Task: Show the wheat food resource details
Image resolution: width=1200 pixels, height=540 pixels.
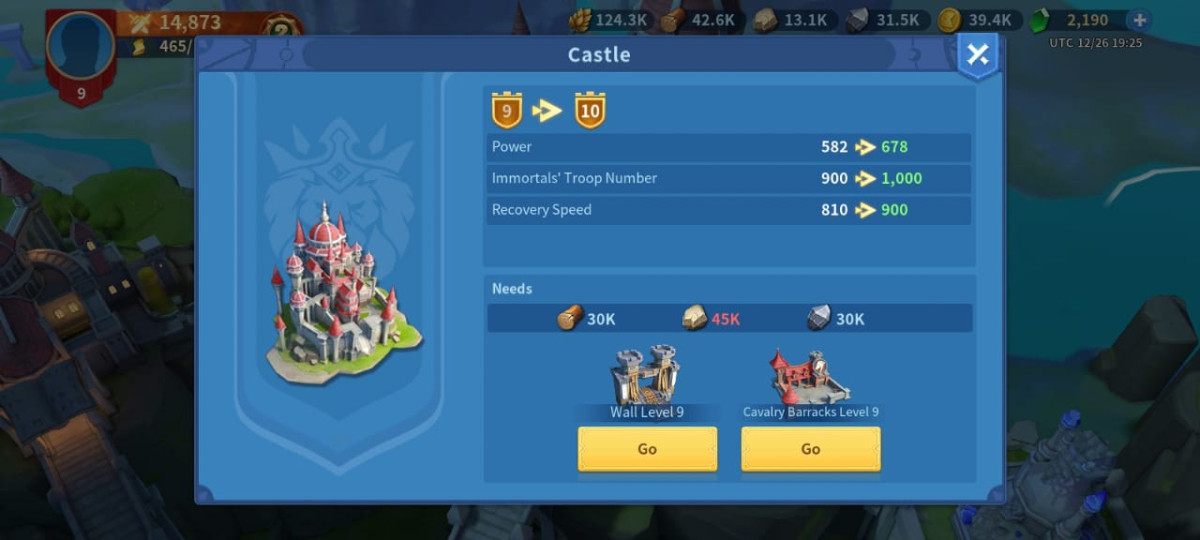Action: [x=608, y=20]
